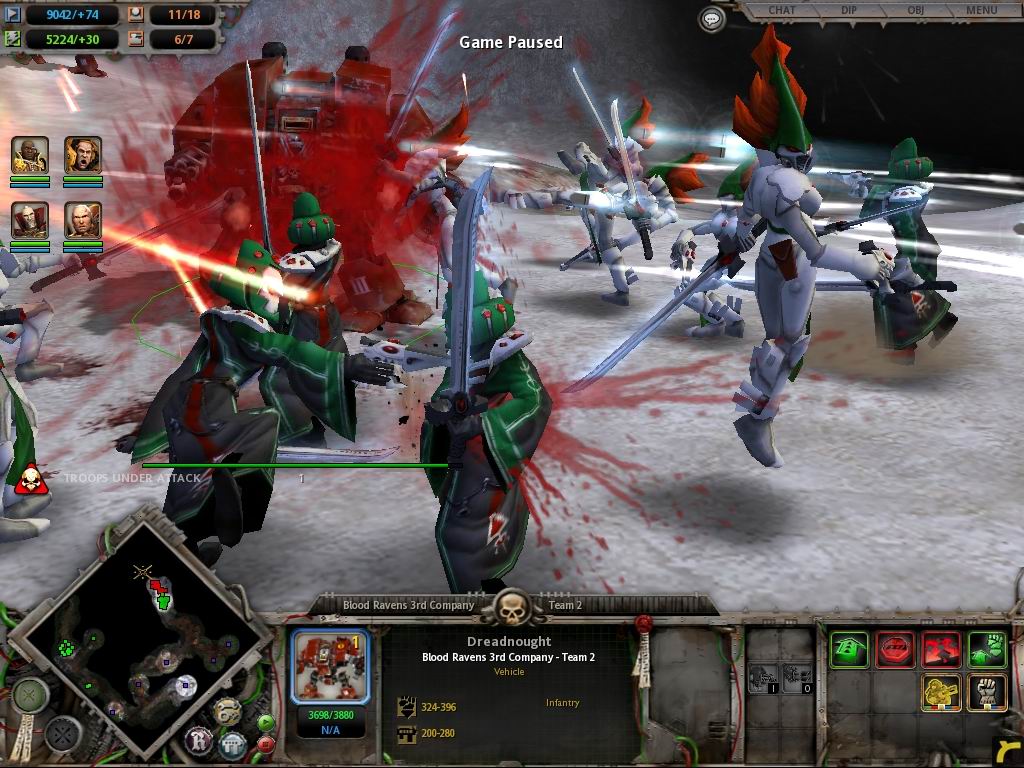Click the yellow curved arrow corner button

1008,750
